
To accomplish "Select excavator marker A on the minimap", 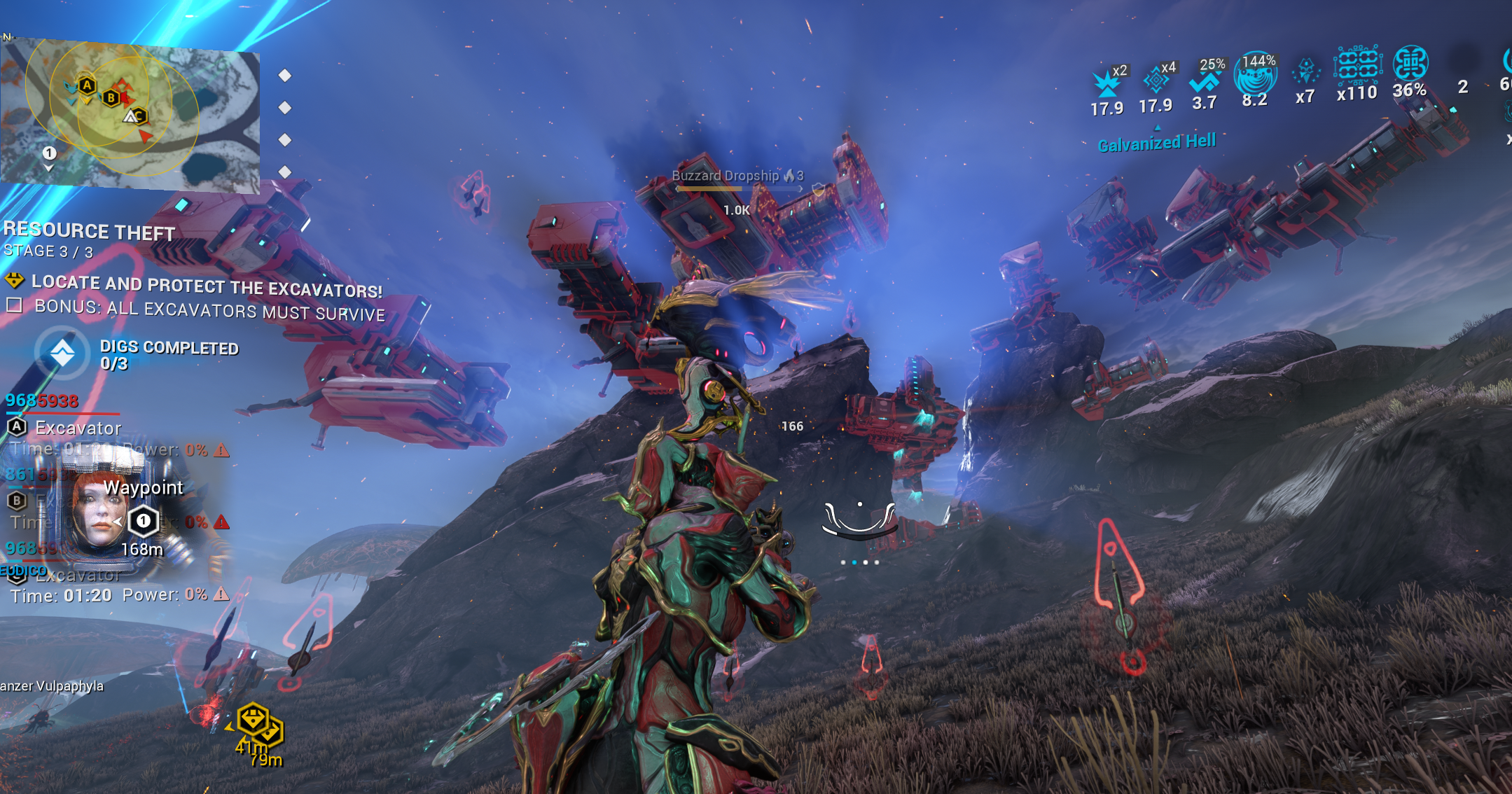I will coord(87,85).
